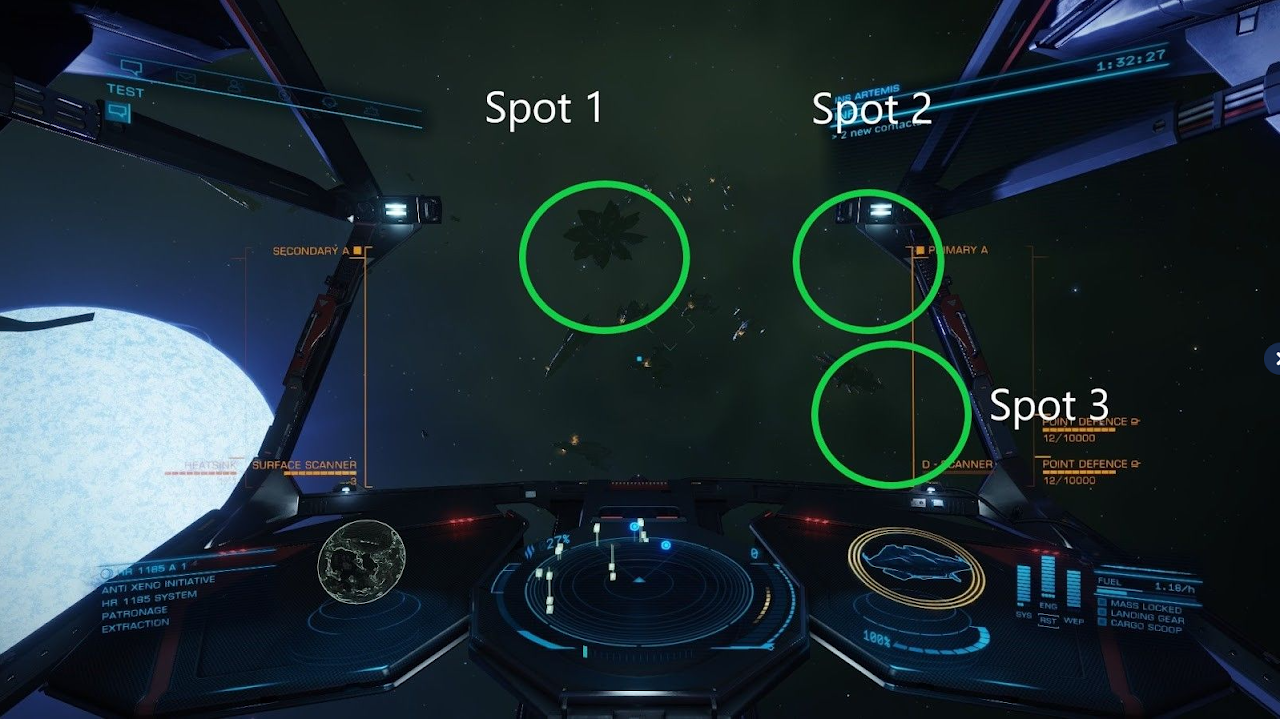This screenshot has width=1280, height=719.
Task: Click the central radar sensor disc
Action: click(640, 590)
